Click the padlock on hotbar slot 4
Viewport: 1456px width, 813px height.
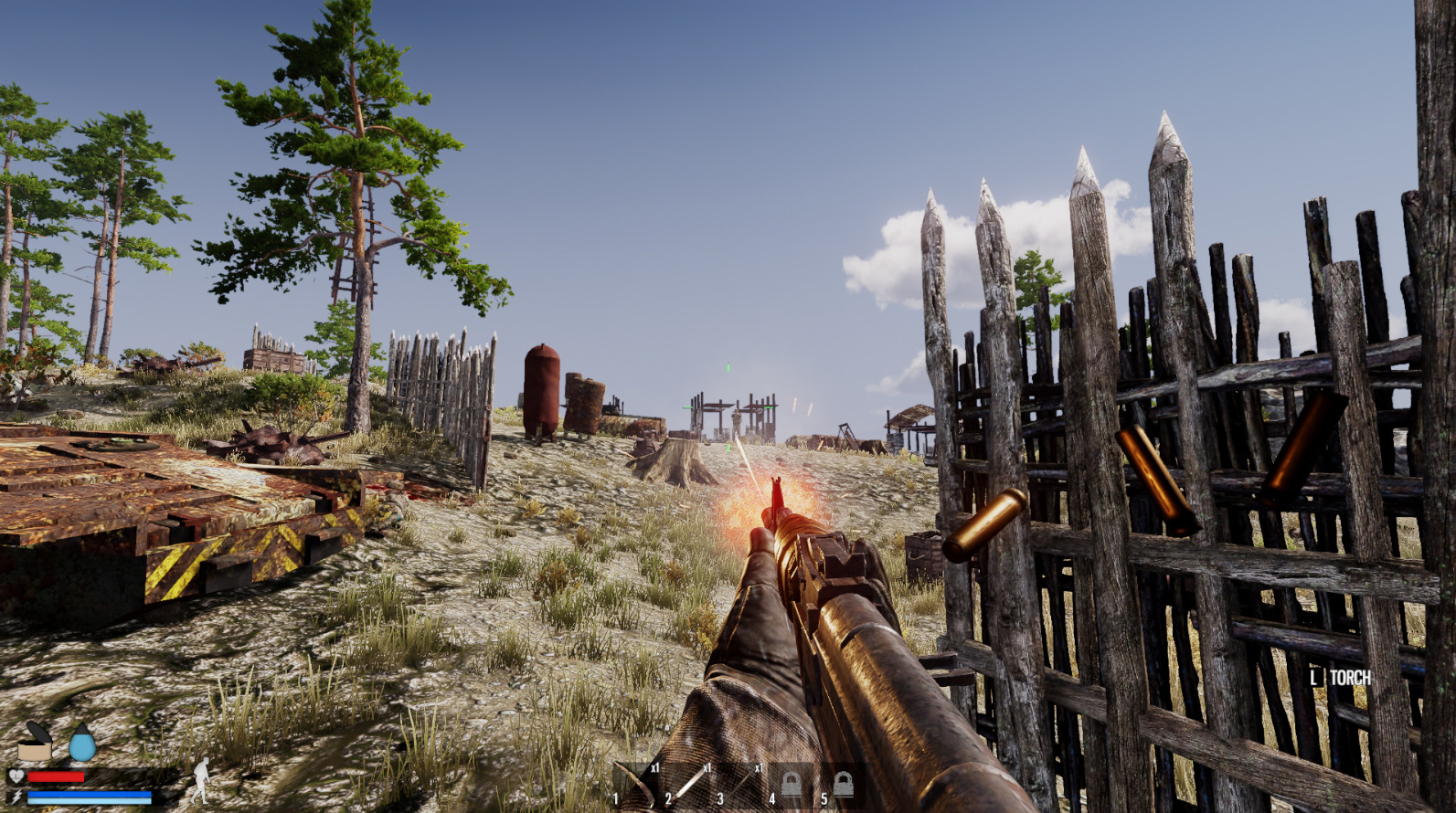click(792, 784)
